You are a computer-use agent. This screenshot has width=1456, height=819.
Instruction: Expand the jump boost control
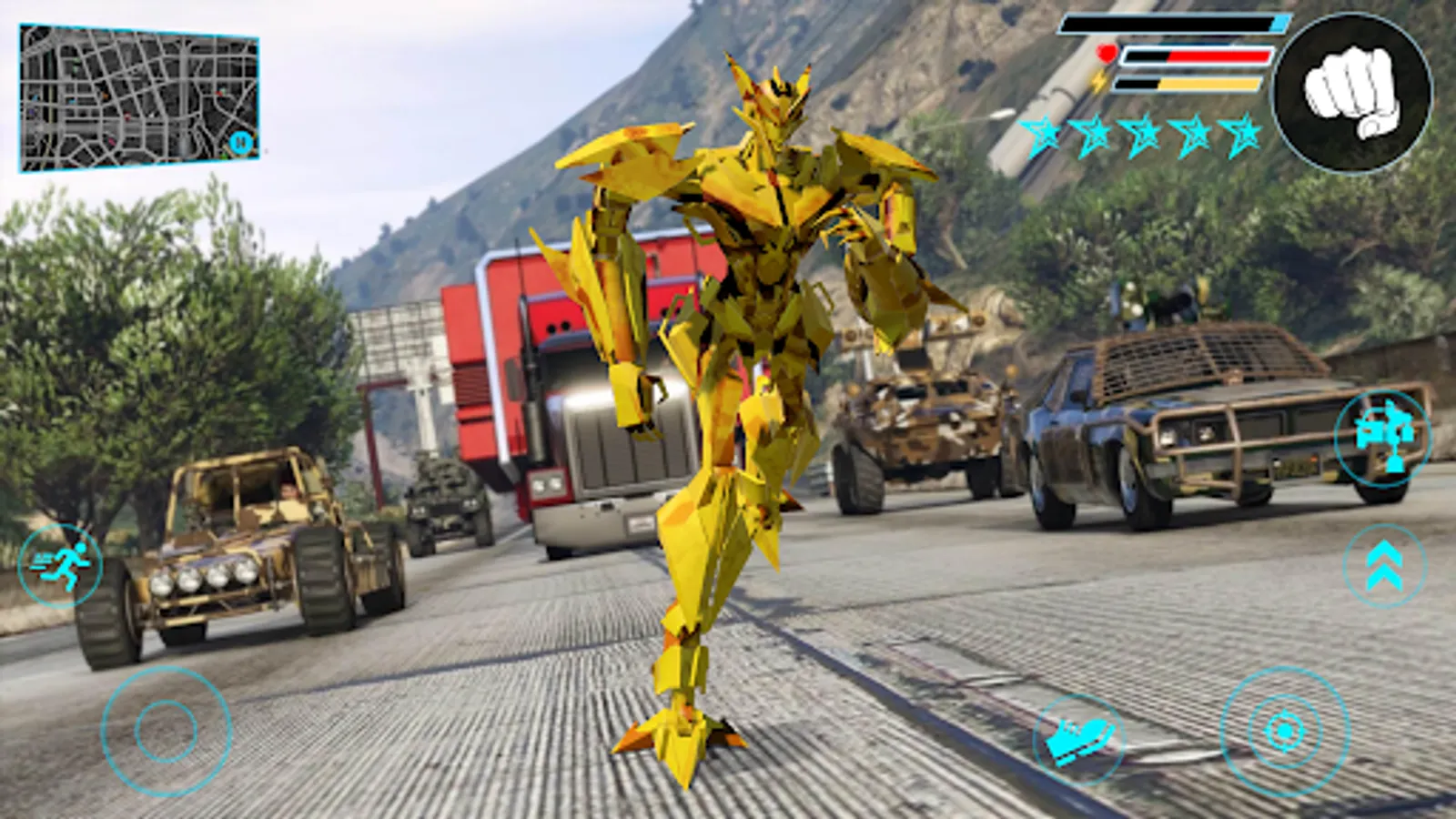[x=1385, y=566]
